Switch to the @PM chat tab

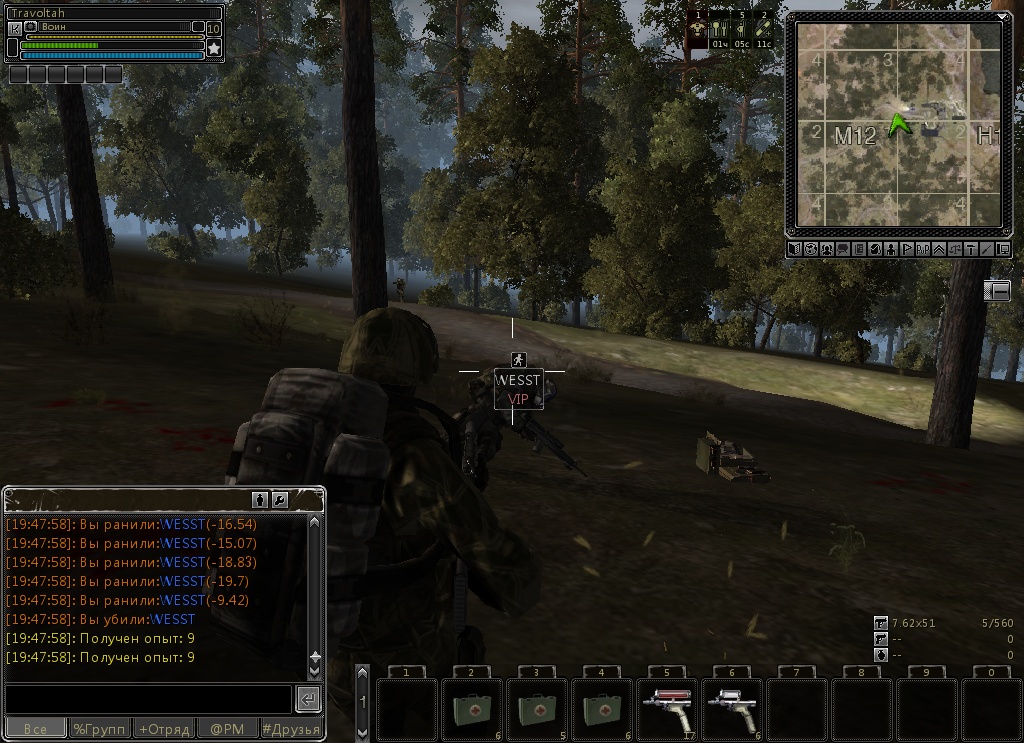pos(227,729)
